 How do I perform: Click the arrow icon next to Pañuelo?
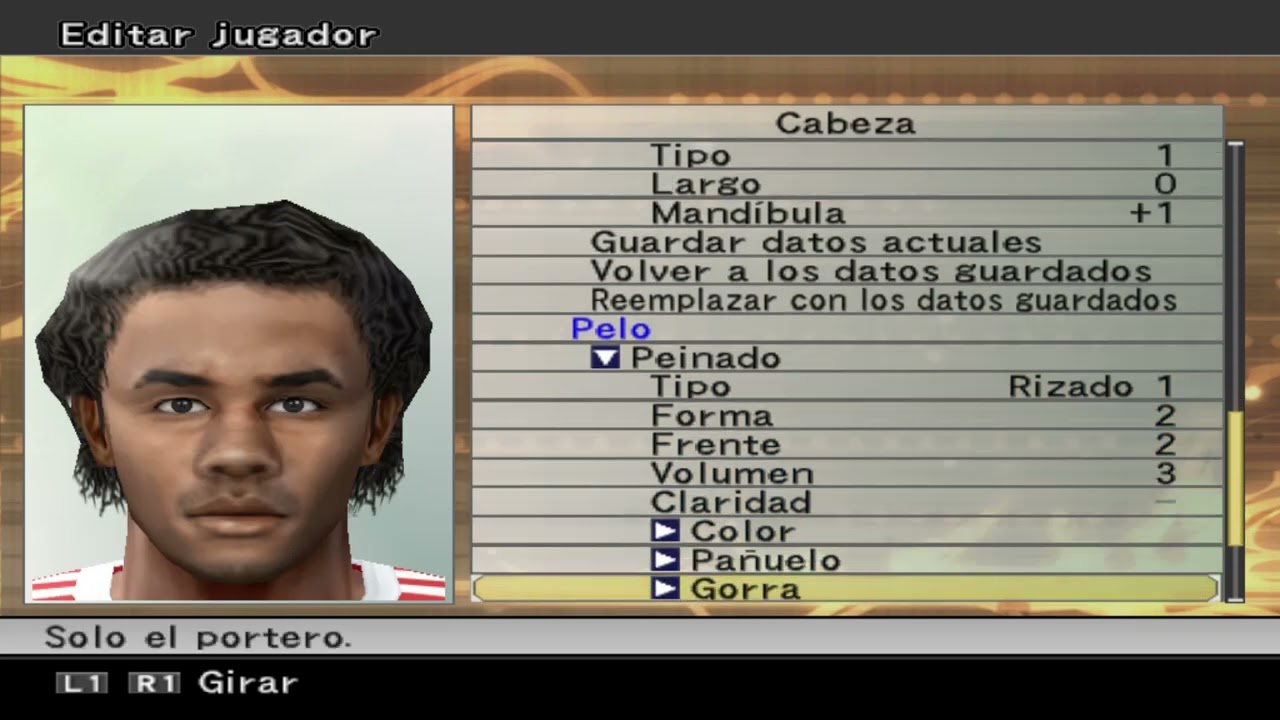click(x=665, y=560)
